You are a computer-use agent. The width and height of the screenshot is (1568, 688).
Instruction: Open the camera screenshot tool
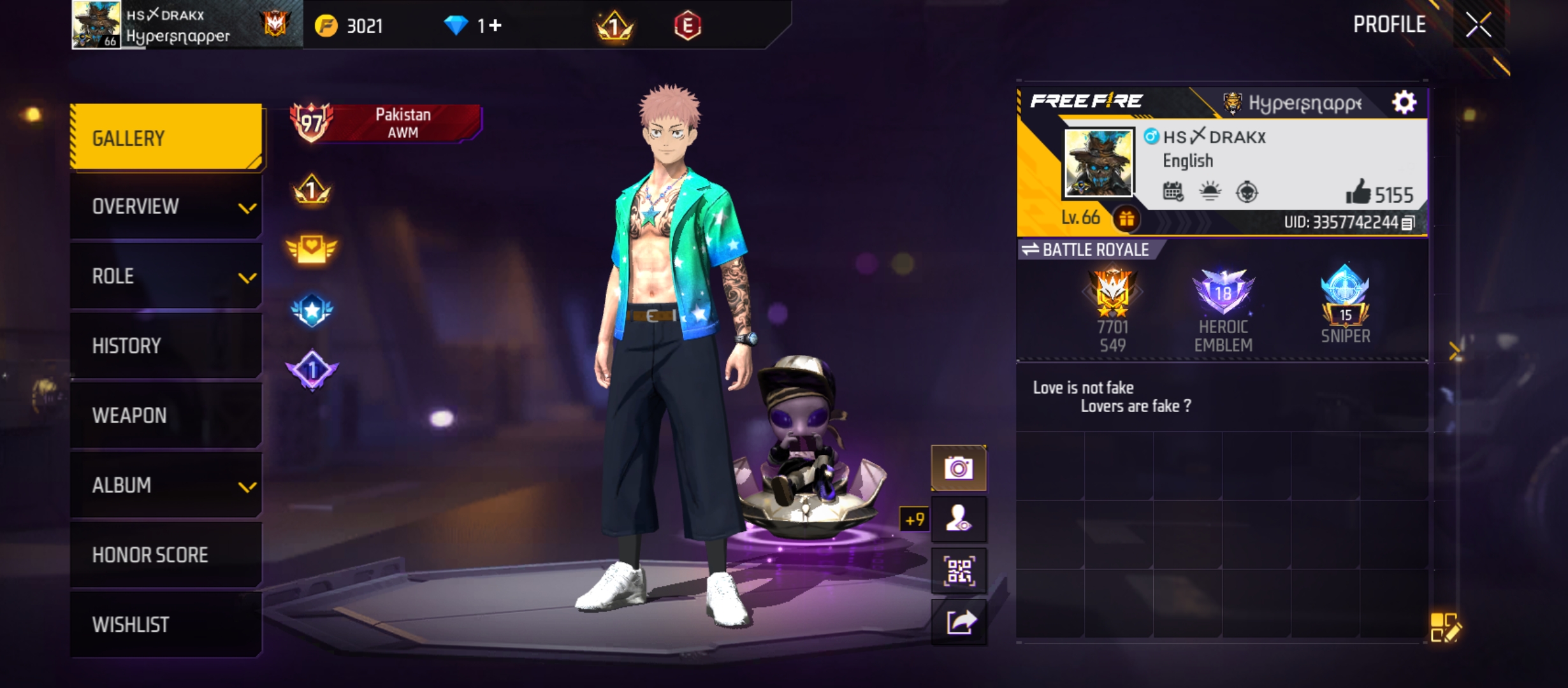click(x=960, y=467)
